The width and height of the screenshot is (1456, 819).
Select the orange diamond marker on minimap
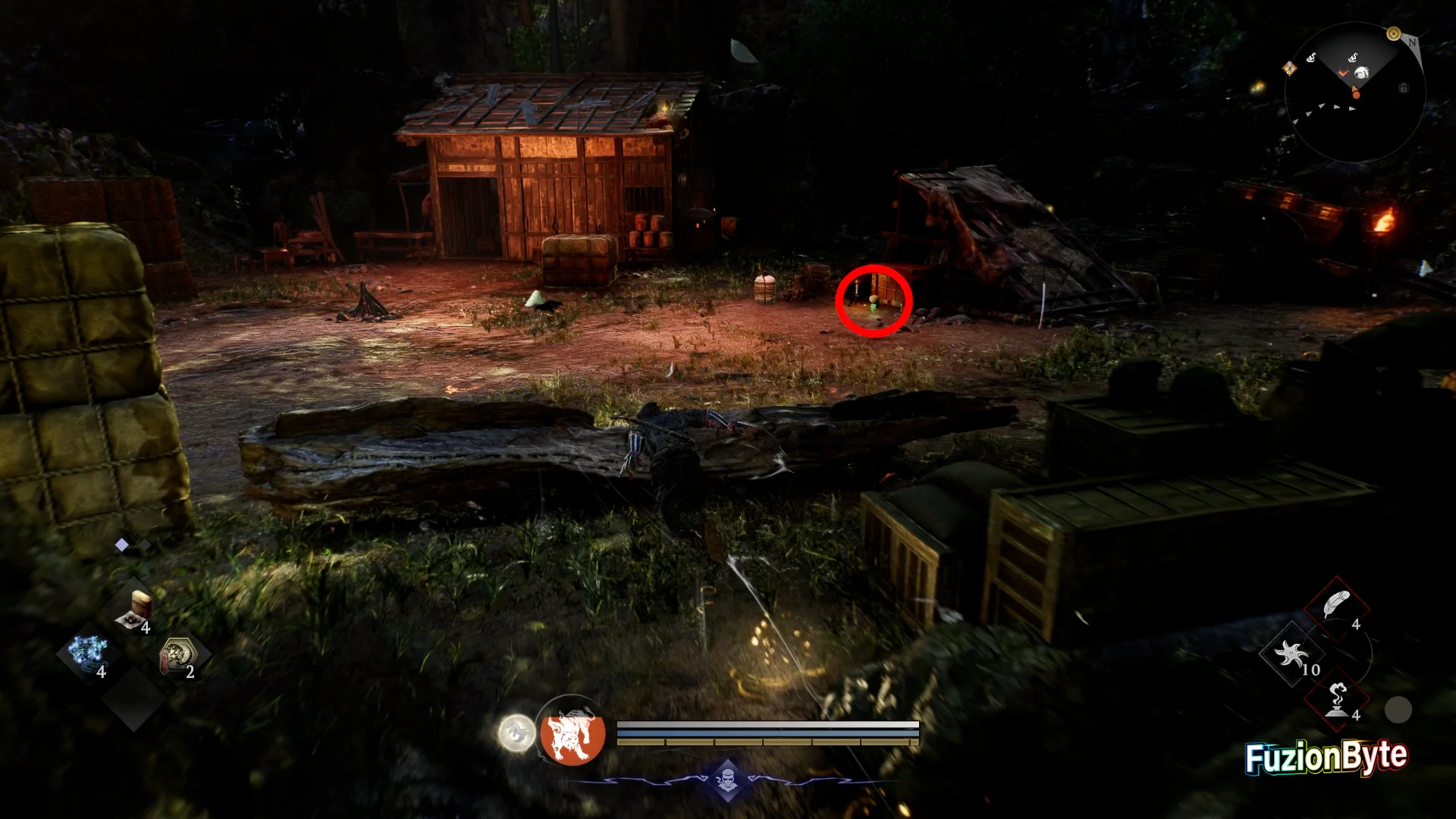(1289, 69)
